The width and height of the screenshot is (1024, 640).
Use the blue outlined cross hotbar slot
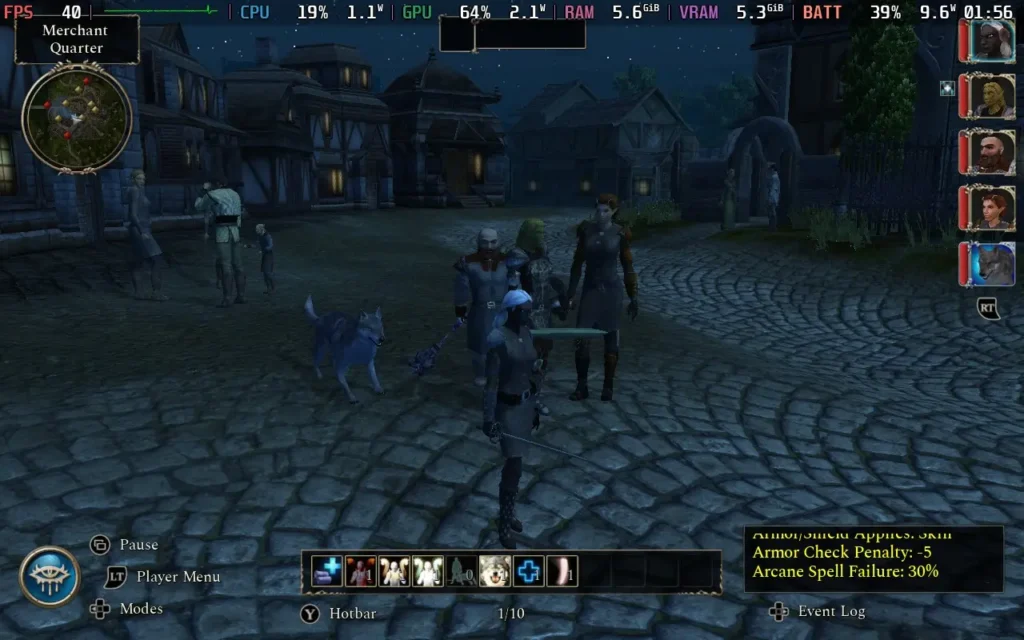(529, 571)
